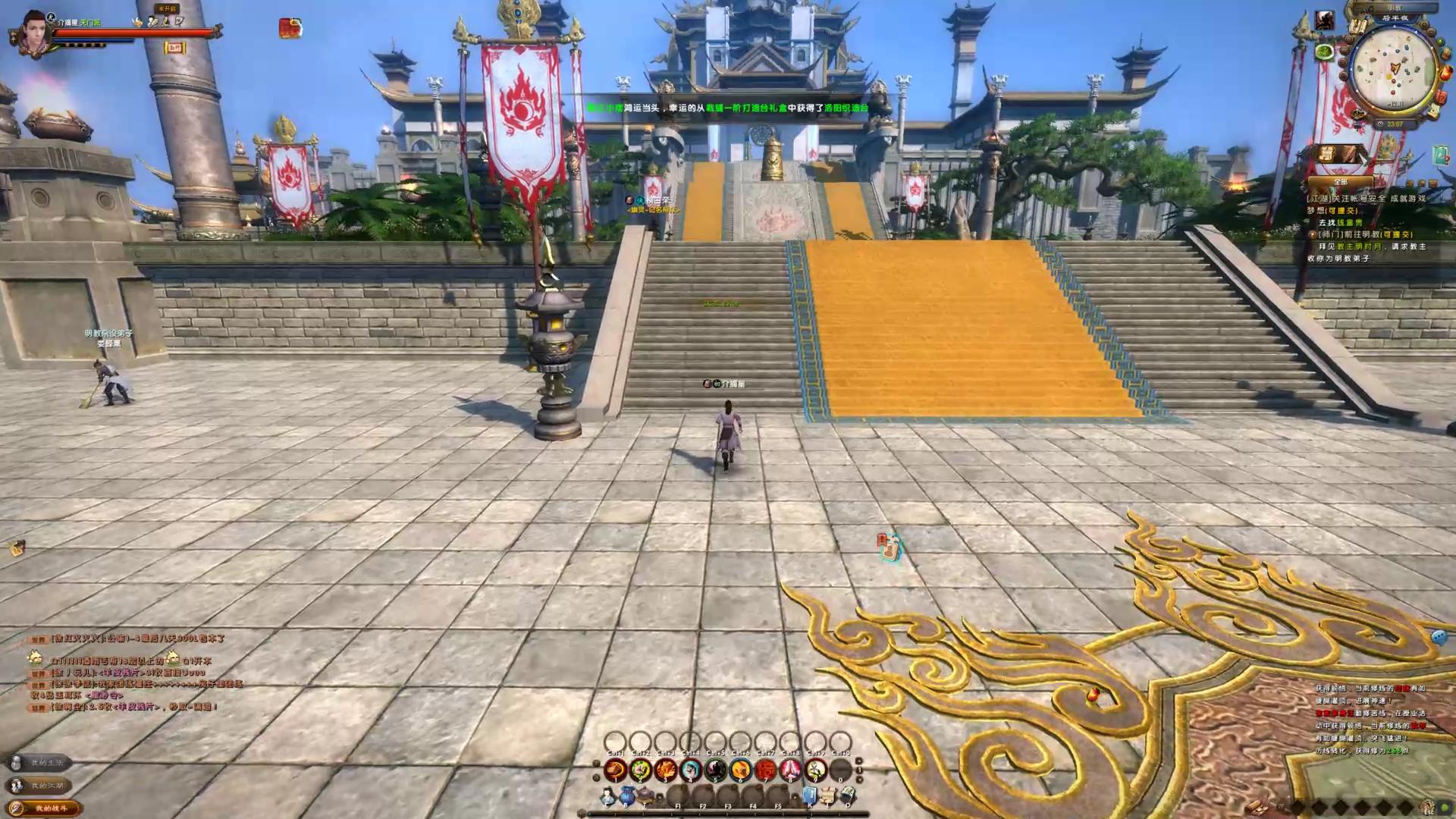Use the green flower skill in slot 2
1456x819 pixels.
[x=640, y=770]
